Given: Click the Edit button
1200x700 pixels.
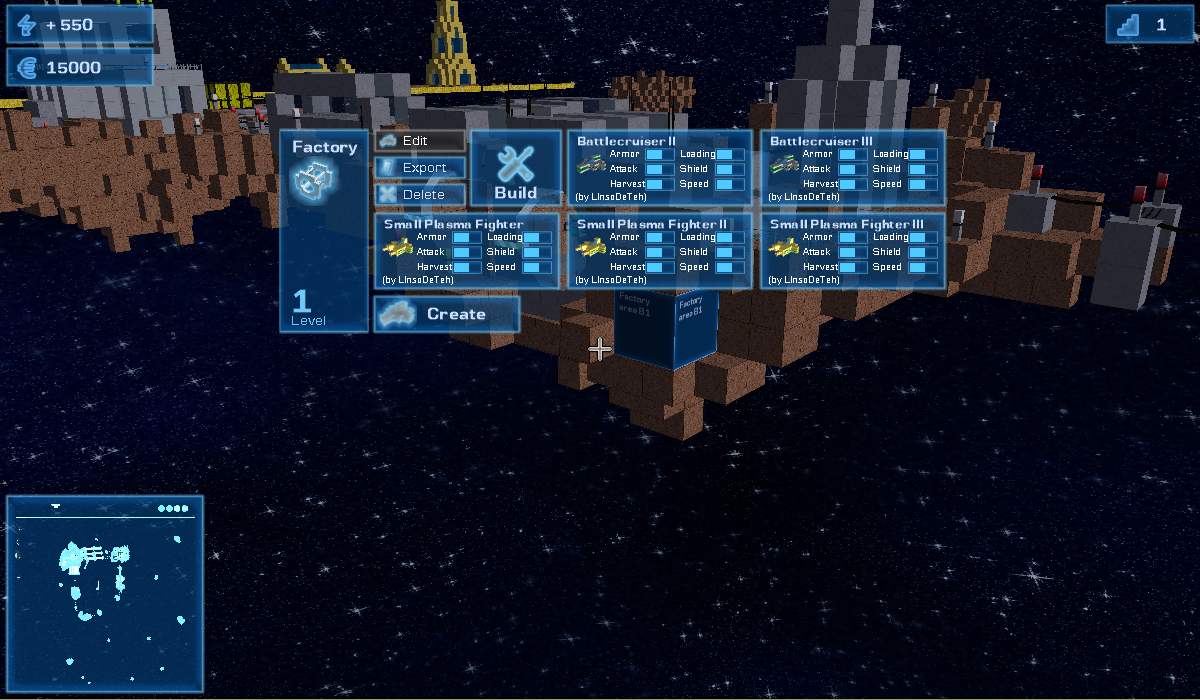Looking at the screenshot, I should 420,142.
